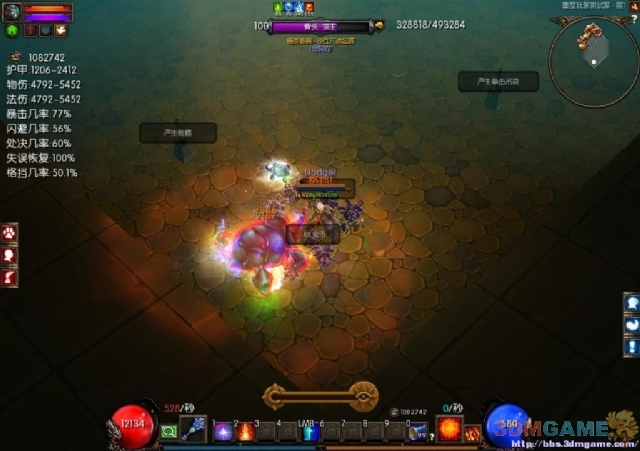Use the blue LMB skill slot
Image resolution: width=640 pixels, height=451 pixels.
pos(310,433)
